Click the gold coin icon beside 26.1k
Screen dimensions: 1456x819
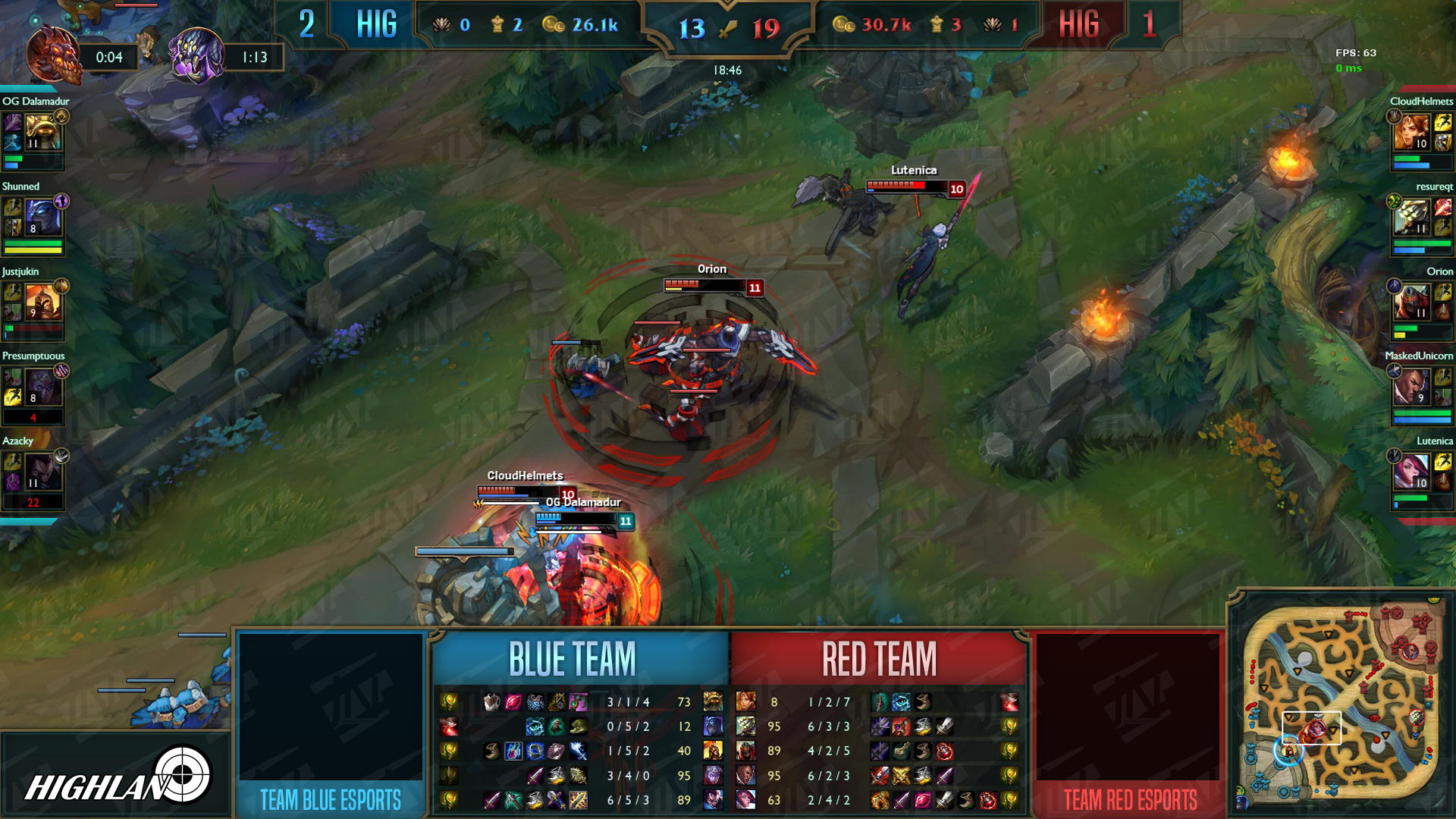tap(553, 26)
